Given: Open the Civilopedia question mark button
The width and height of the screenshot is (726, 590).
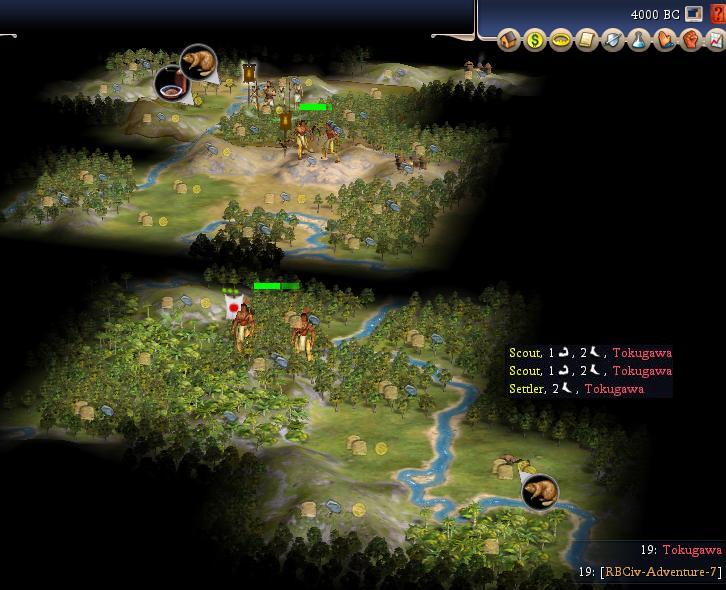Looking at the screenshot, I should pos(716,14).
